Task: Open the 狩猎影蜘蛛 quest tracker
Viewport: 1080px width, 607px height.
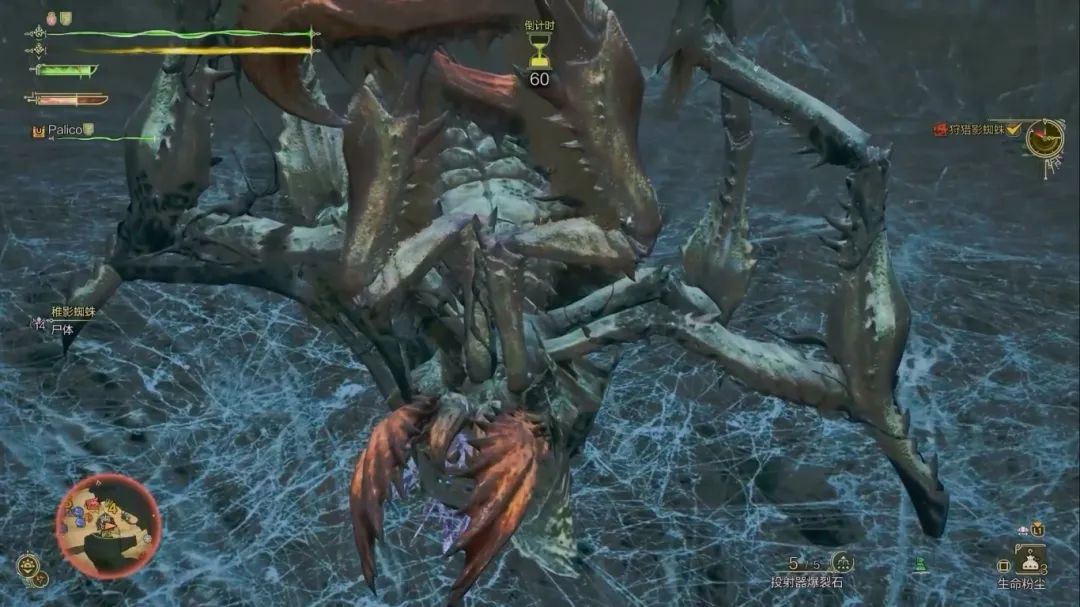Action: point(979,130)
